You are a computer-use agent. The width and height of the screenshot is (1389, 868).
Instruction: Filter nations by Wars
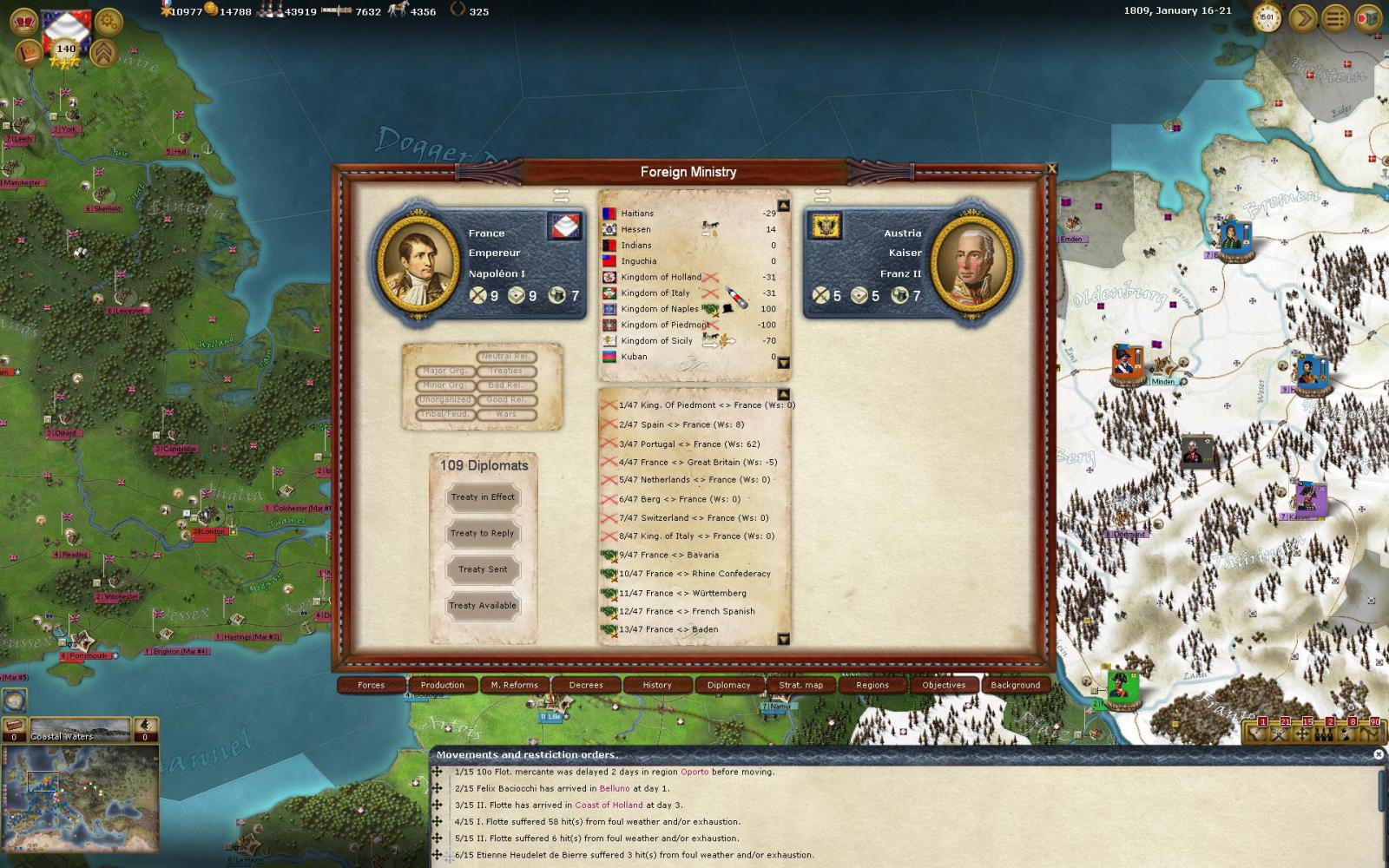(x=506, y=415)
